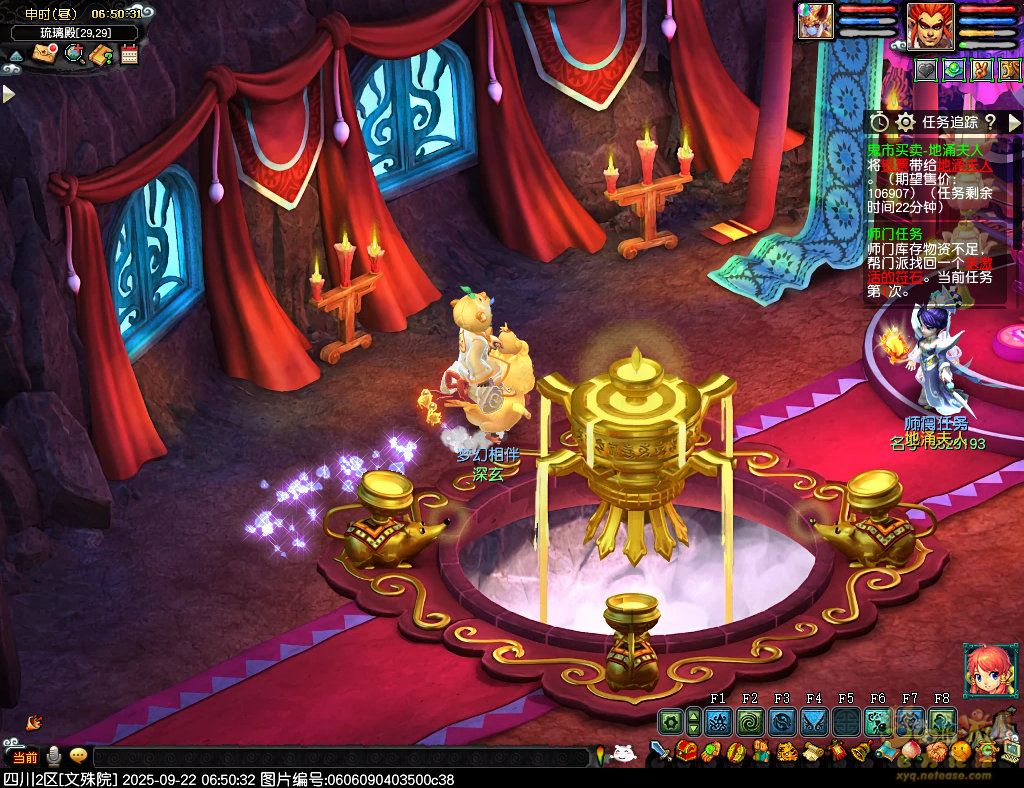Expand the left side panel arrow
The height and width of the screenshot is (788, 1024).
(x=9, y=94)
